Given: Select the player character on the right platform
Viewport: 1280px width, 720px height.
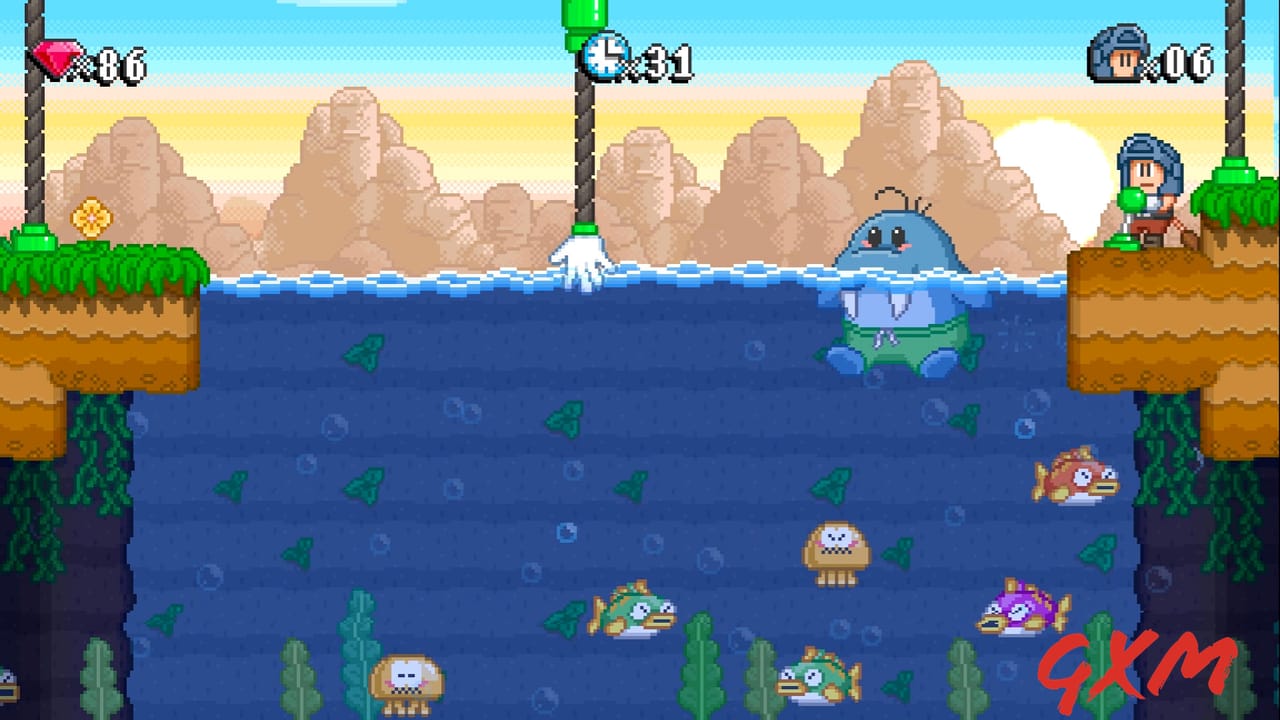Looking at the screenshot, I should point(1148,190).
